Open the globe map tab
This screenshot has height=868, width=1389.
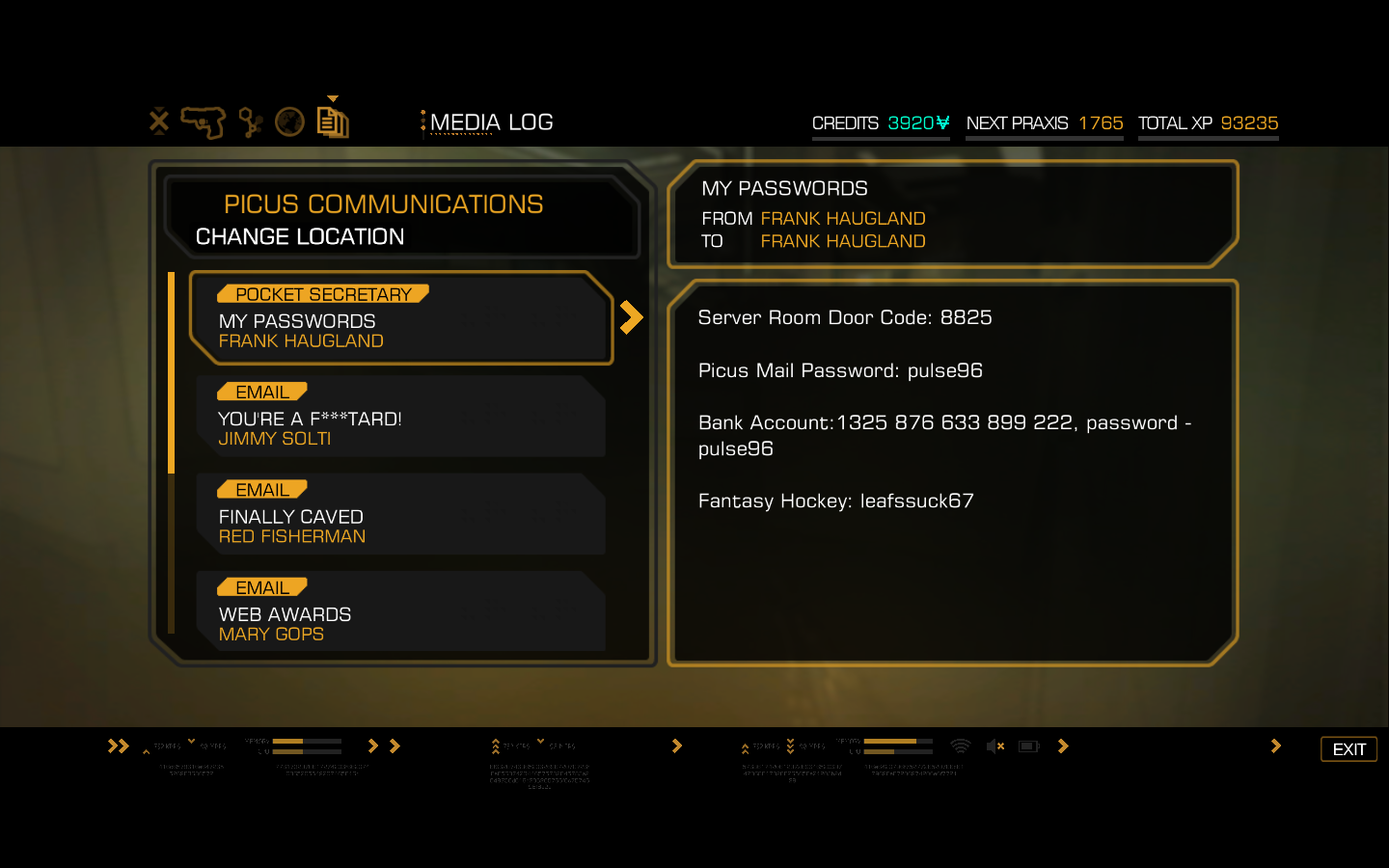[289, 122]
